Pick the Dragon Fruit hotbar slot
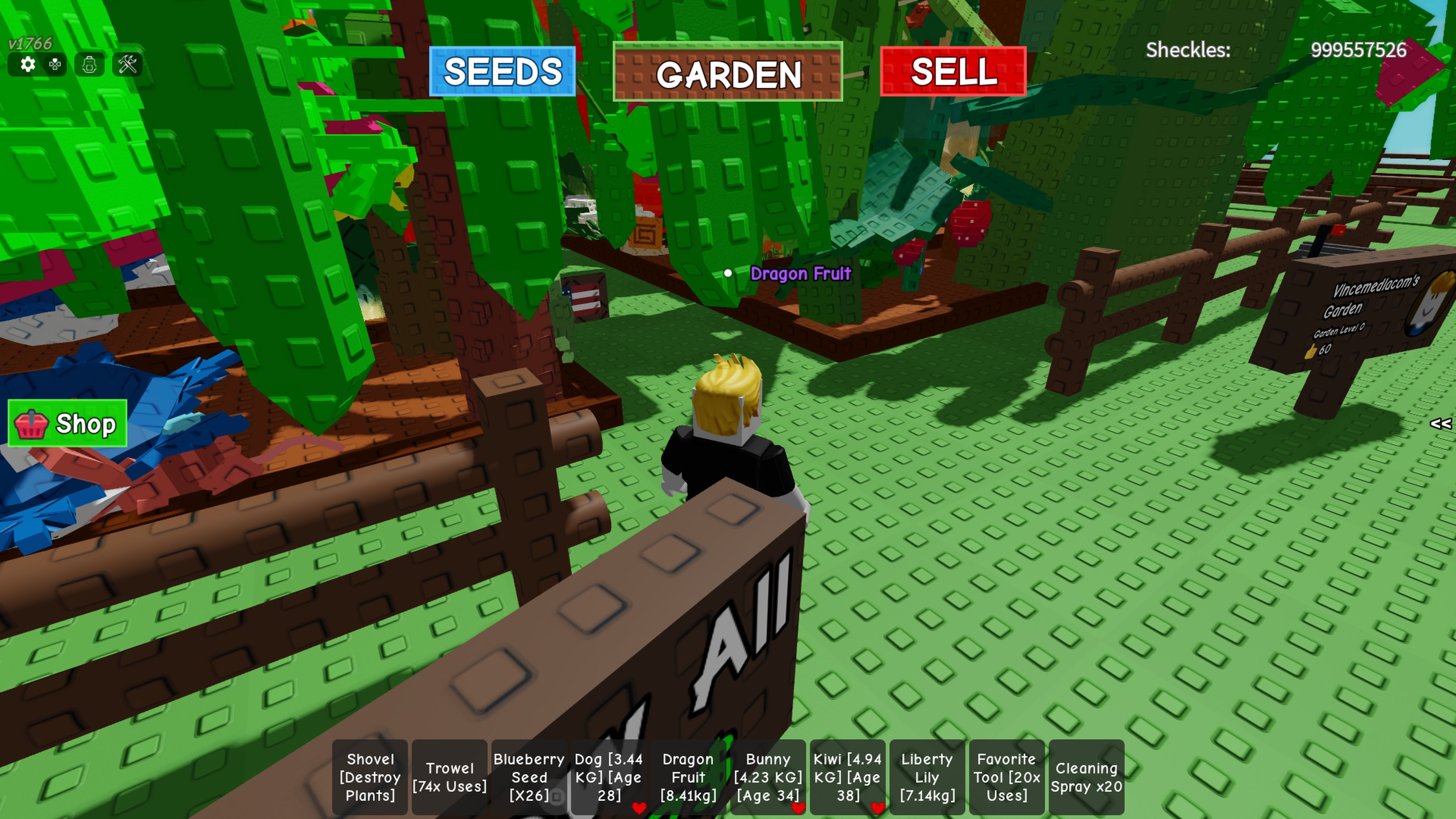This screenshot has width=1456, height=819. click(689, 777)
